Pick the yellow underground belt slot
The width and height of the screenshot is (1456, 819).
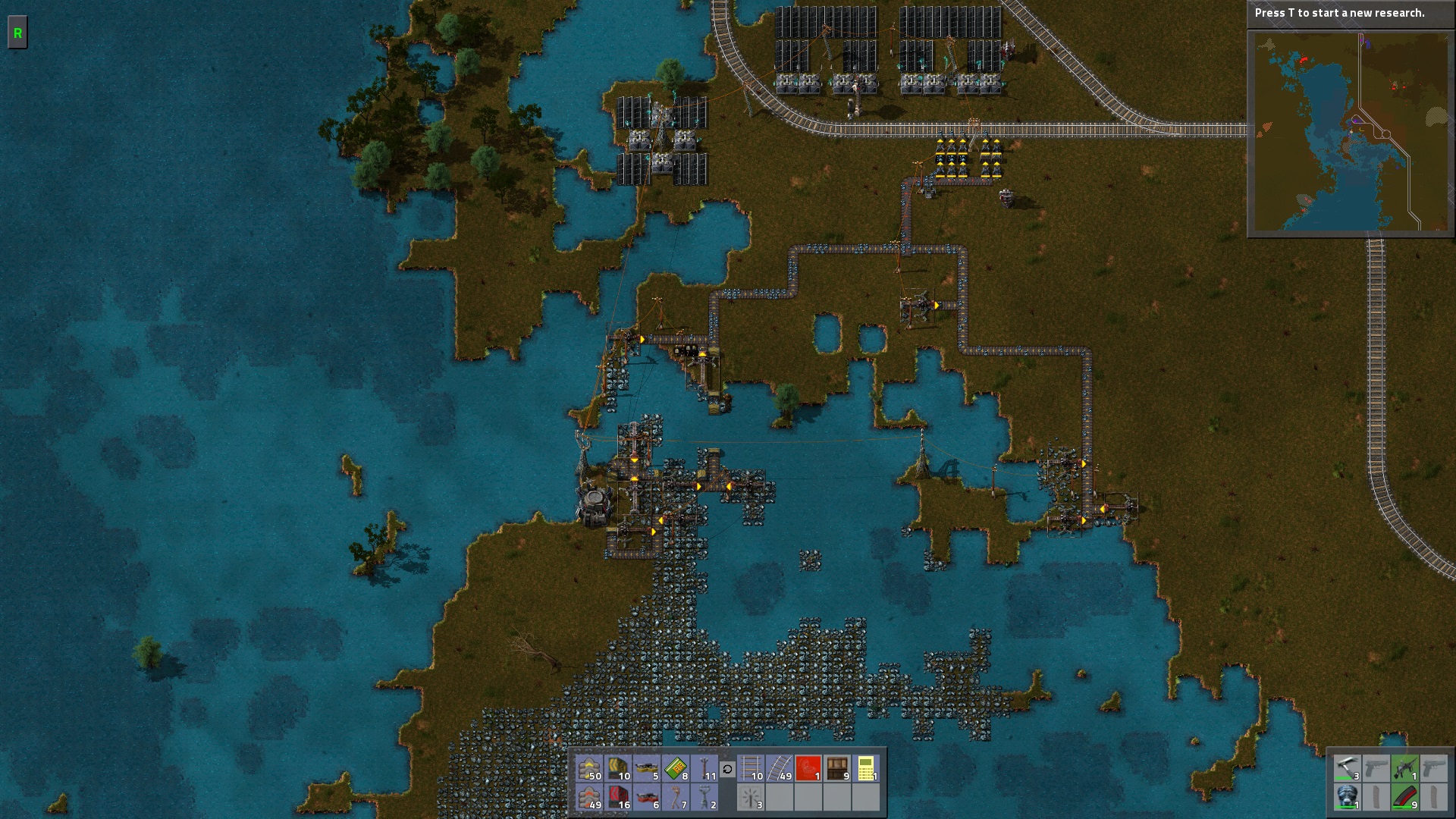[x=619, y=769]
